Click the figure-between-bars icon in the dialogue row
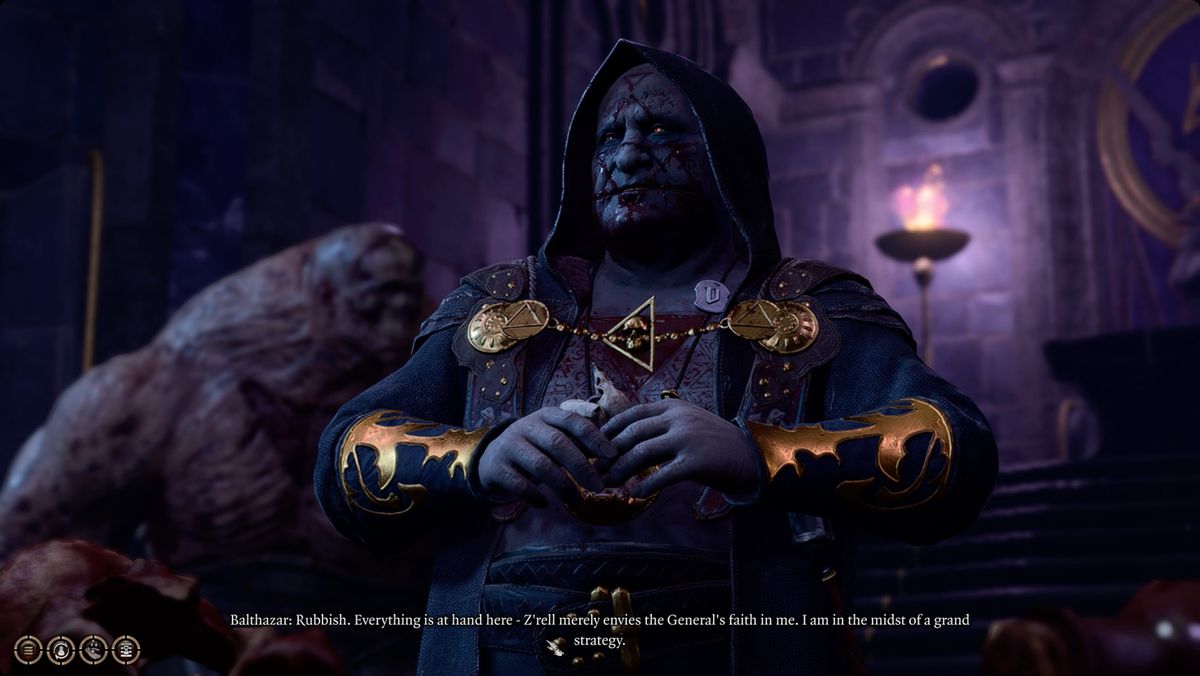Image resolution: width=1200 pixels, height=676 pixels. [126, 650]
